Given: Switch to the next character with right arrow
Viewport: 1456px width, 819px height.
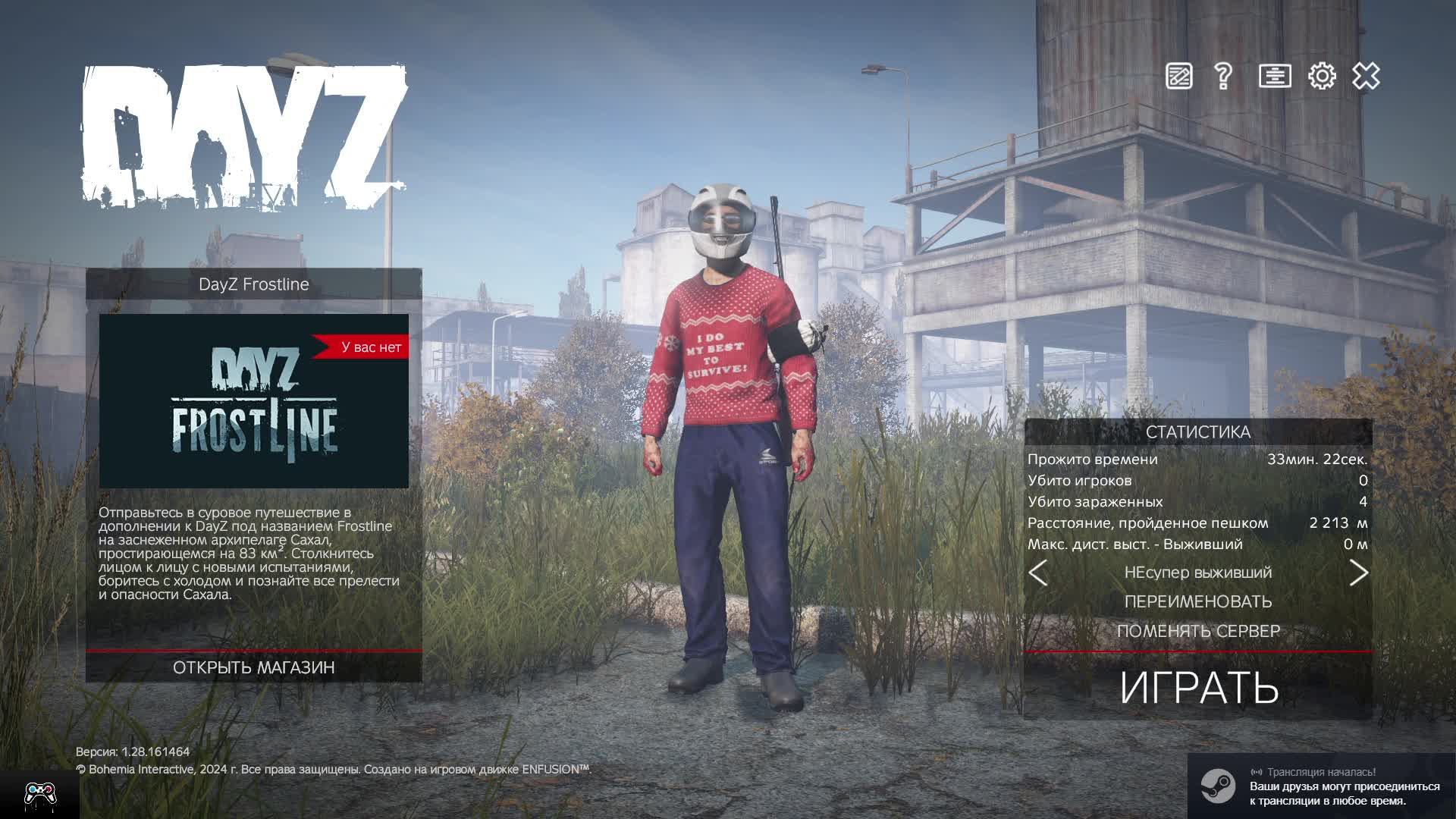Looking at the screenshot, I should coord(1358,573).
